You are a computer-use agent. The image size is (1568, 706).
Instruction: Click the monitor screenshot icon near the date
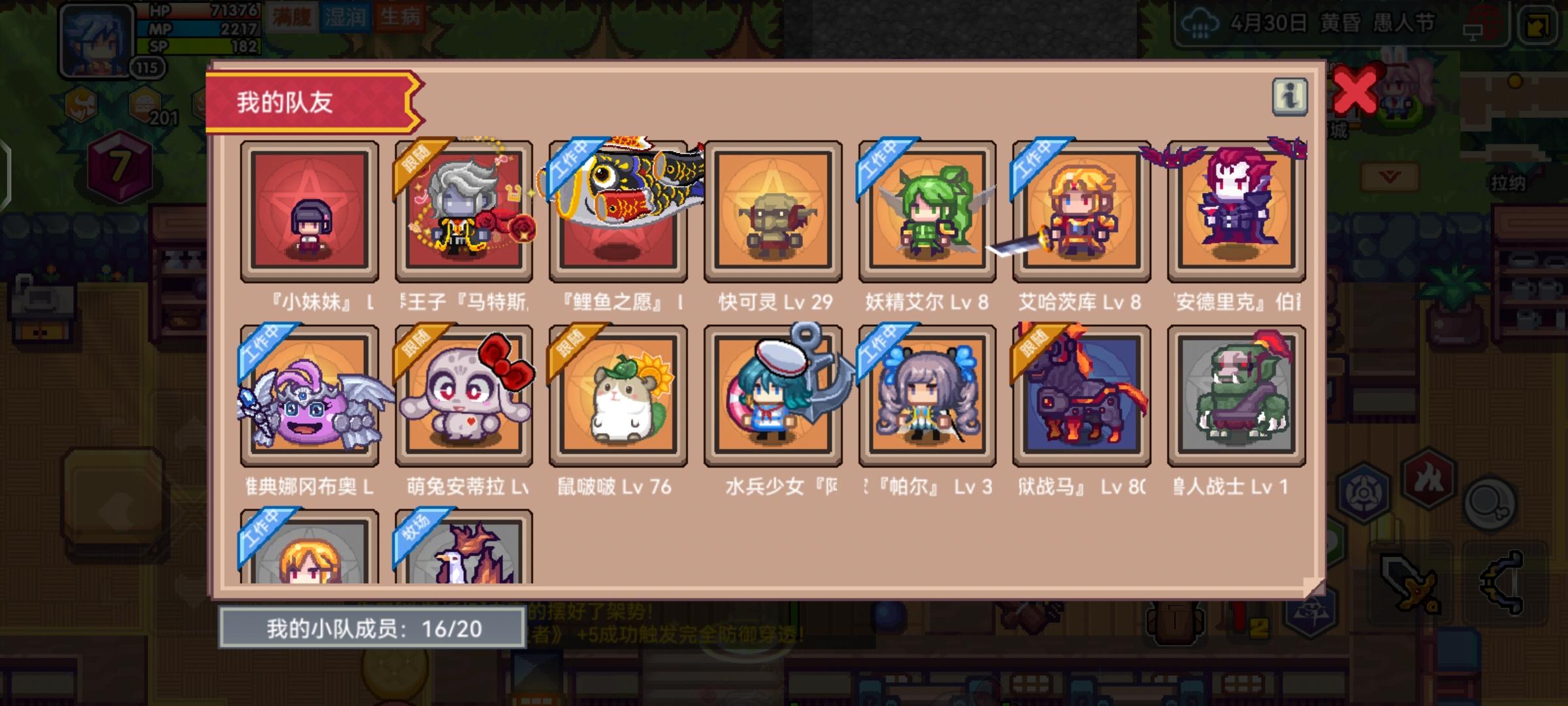[1473, 31]
